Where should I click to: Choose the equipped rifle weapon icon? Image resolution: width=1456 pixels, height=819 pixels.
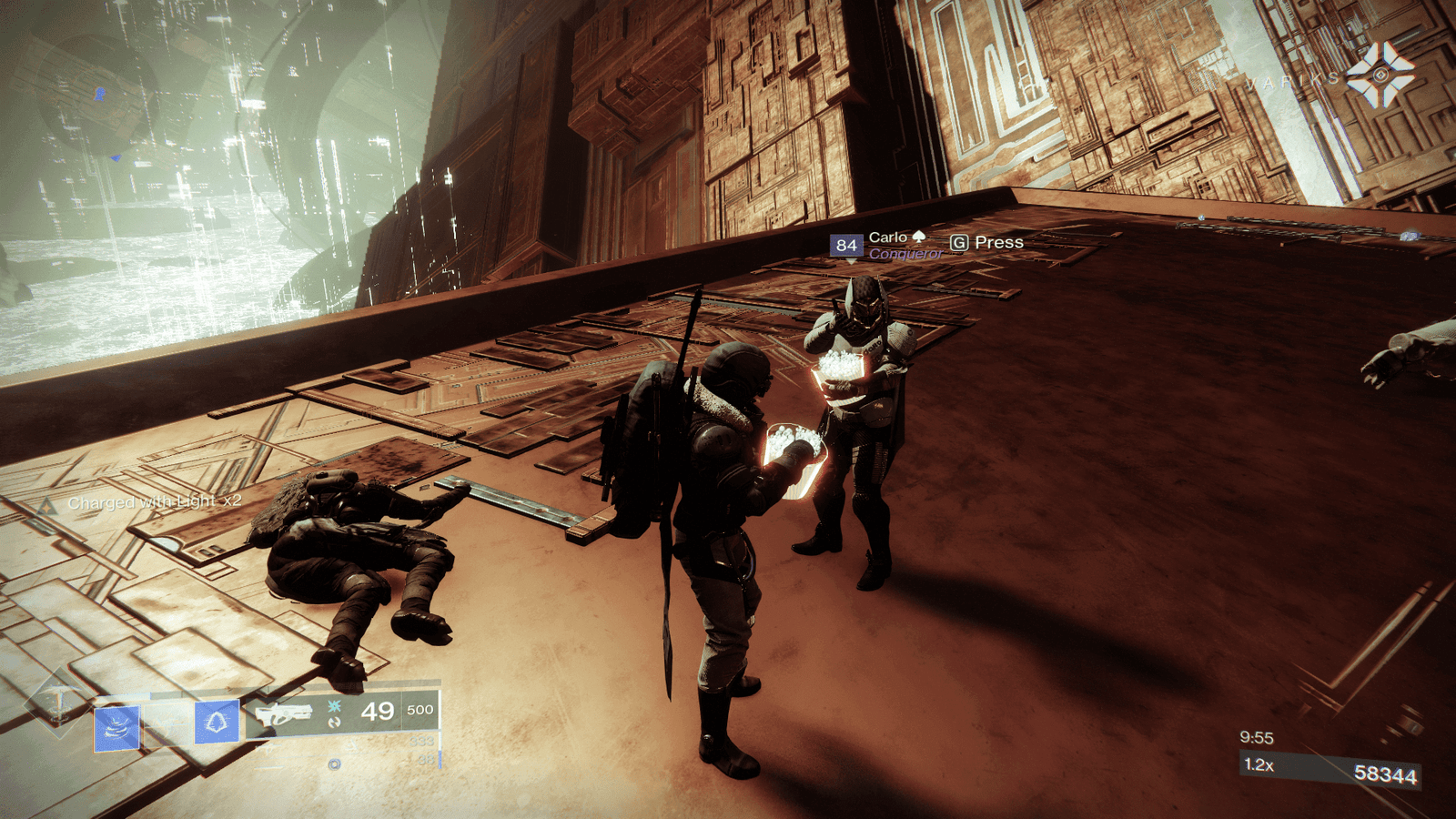coord(283,715)
